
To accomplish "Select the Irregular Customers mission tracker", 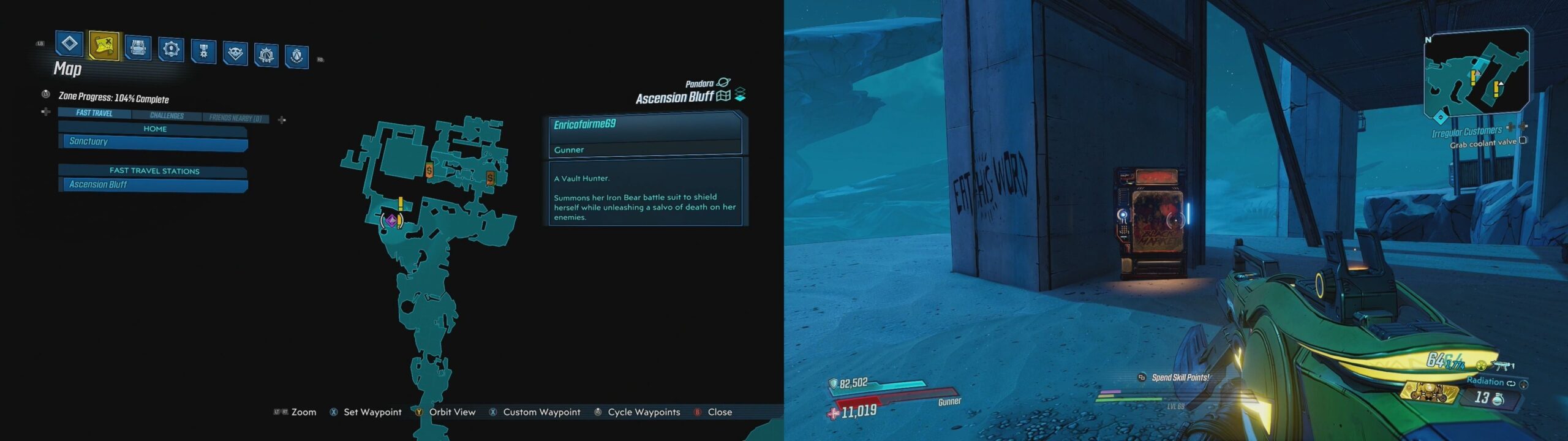I will point(1466,132).
